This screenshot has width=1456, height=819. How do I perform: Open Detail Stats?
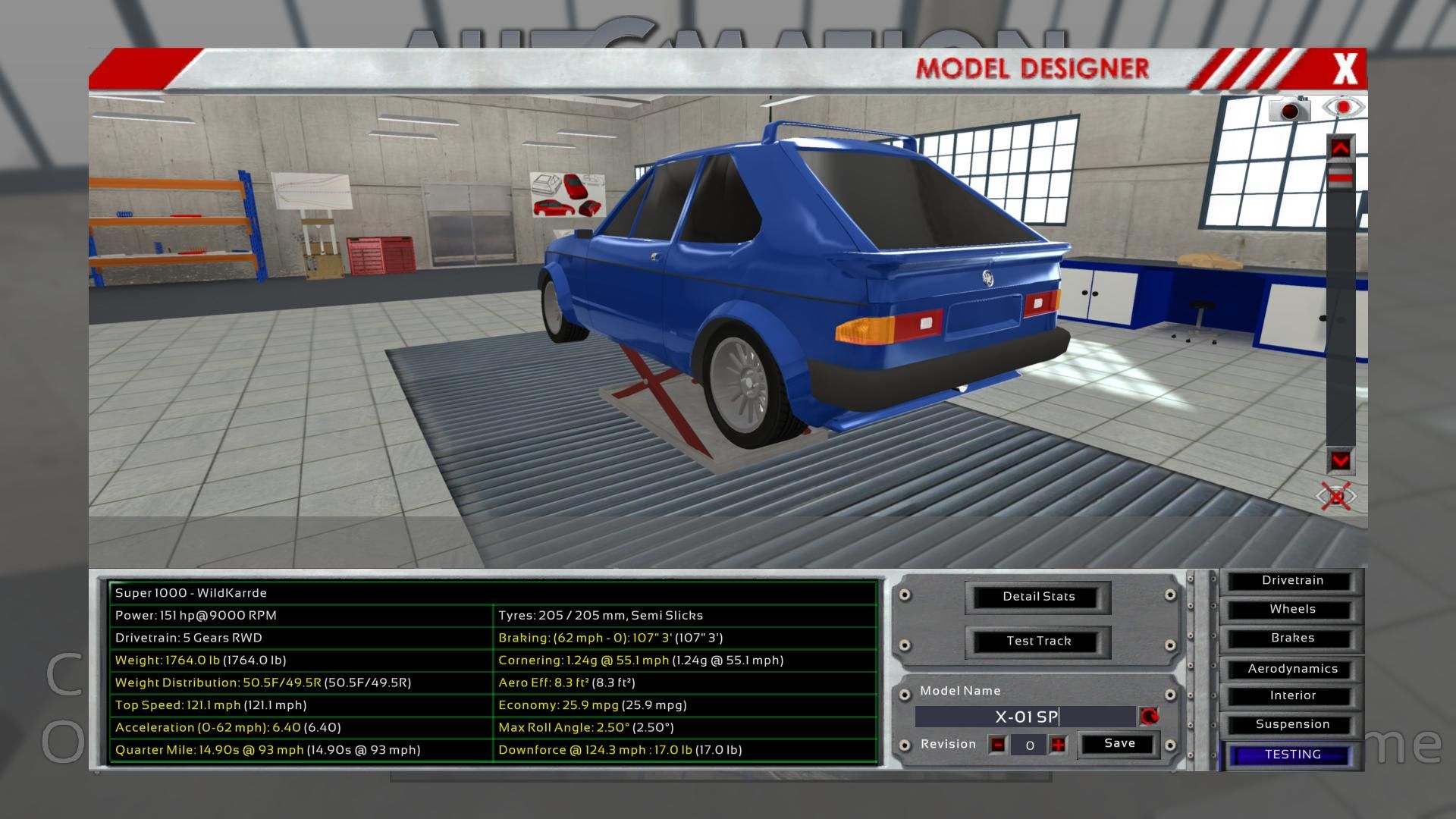pyautogui.click(x=1038, y=597)
